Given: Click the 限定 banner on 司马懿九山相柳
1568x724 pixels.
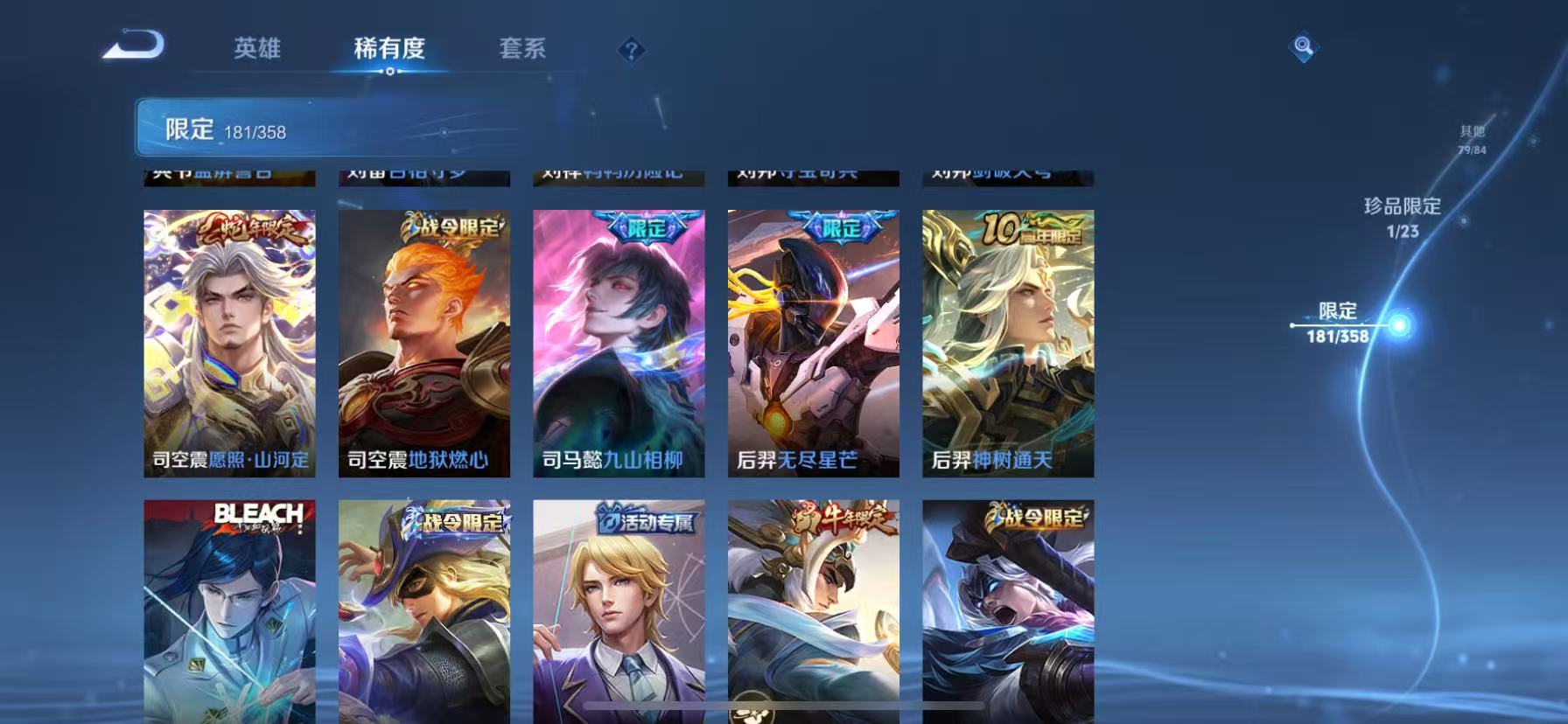Looking at the screenshot, I should [643, 229].
